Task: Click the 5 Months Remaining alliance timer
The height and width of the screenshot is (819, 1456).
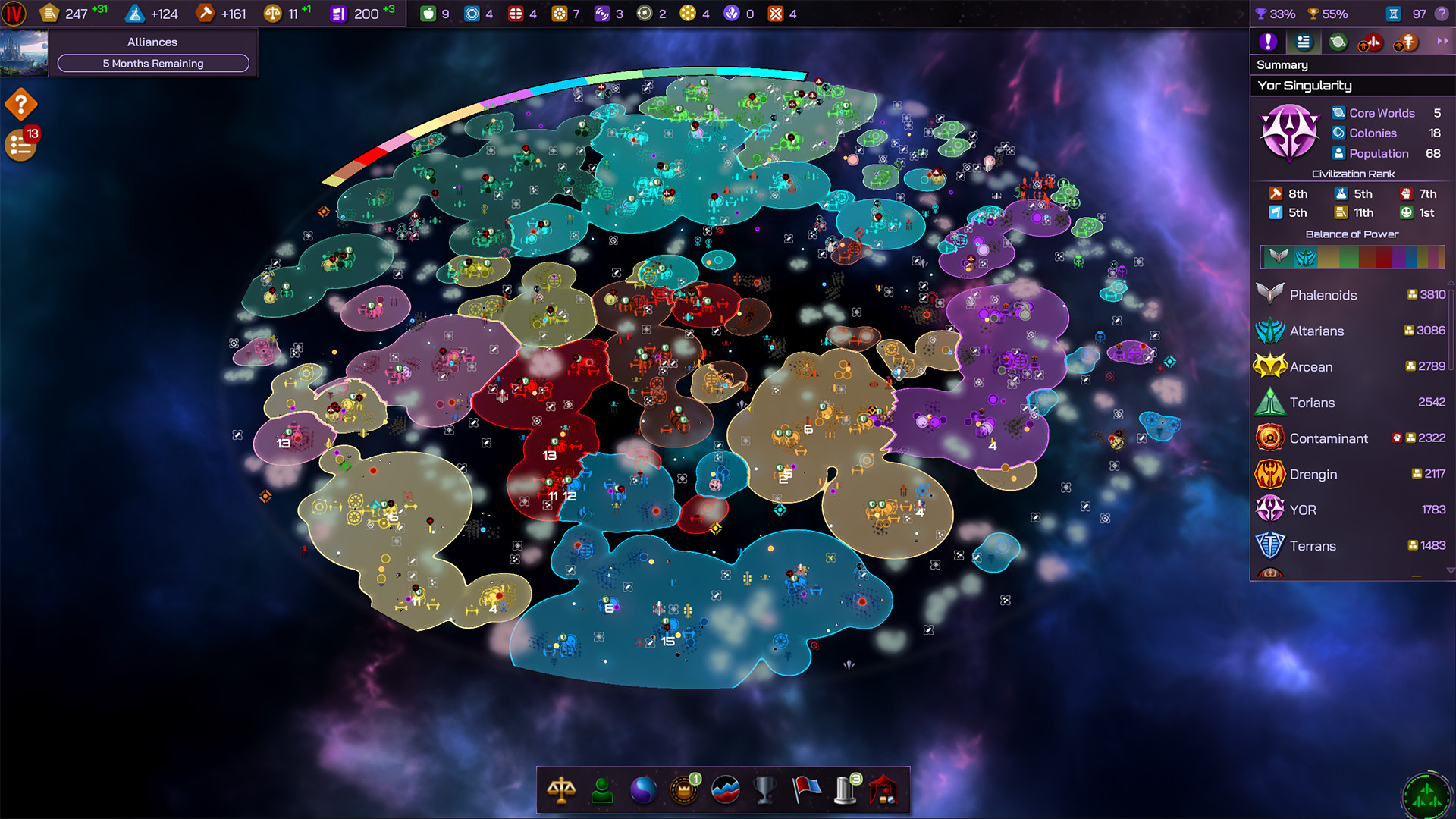Action: (152, 64)
